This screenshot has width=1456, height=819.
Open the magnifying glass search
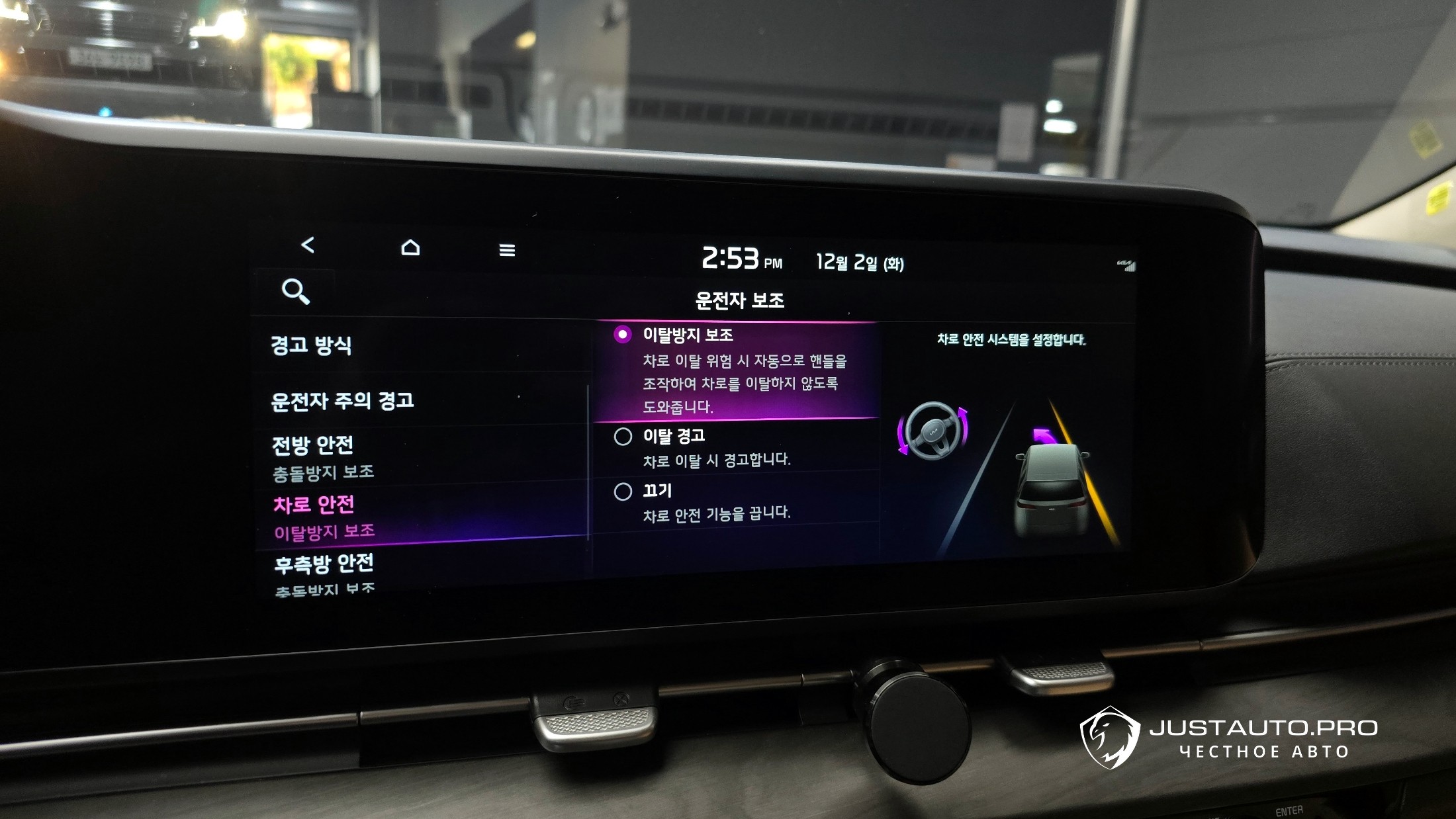click(x=295, y=291)
